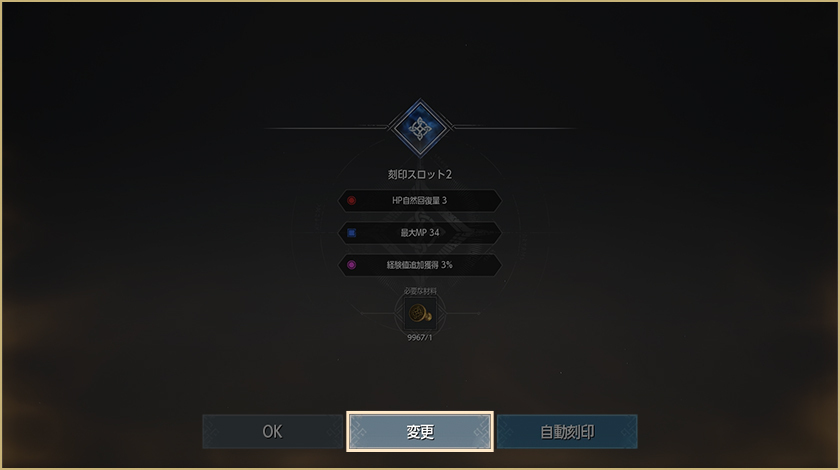Click the 変更 button
Image resolution: width=840 pixels, height=470 pixels.
pos(420,432)
